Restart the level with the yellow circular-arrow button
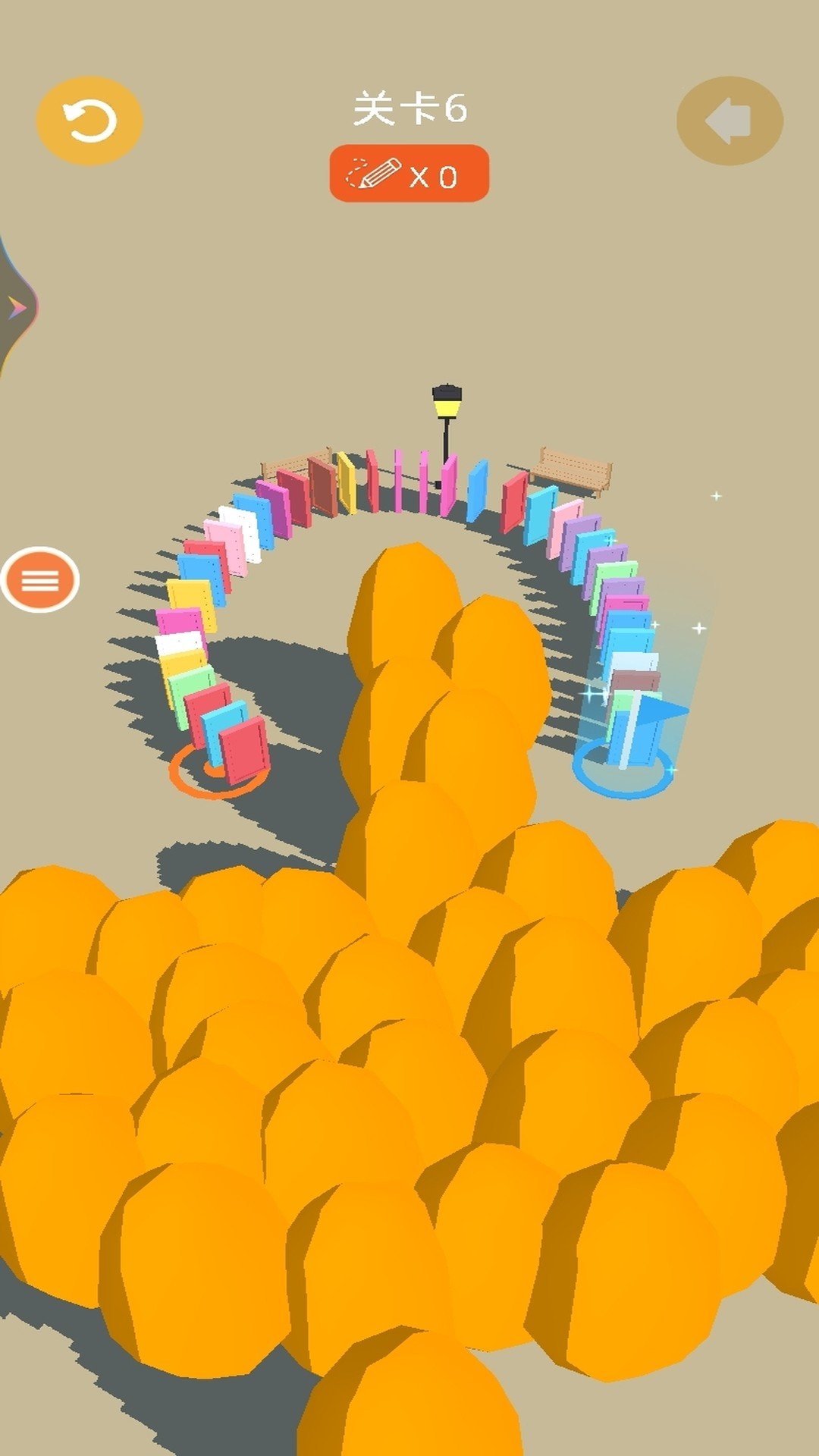819x1456 pixels. pos(89,121)
